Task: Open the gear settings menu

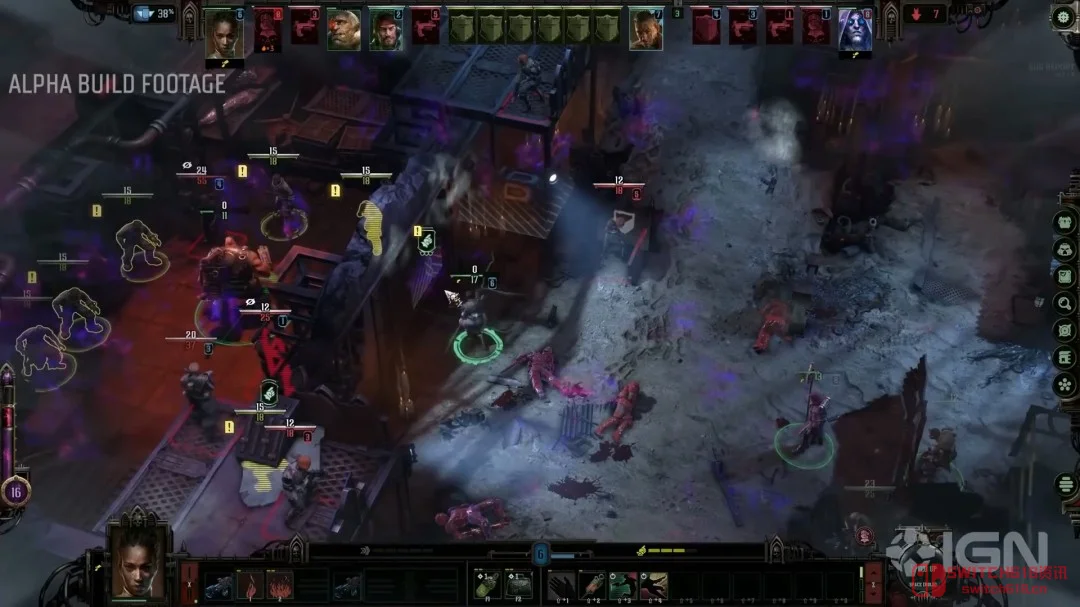Action: [x=1062, y=16]
